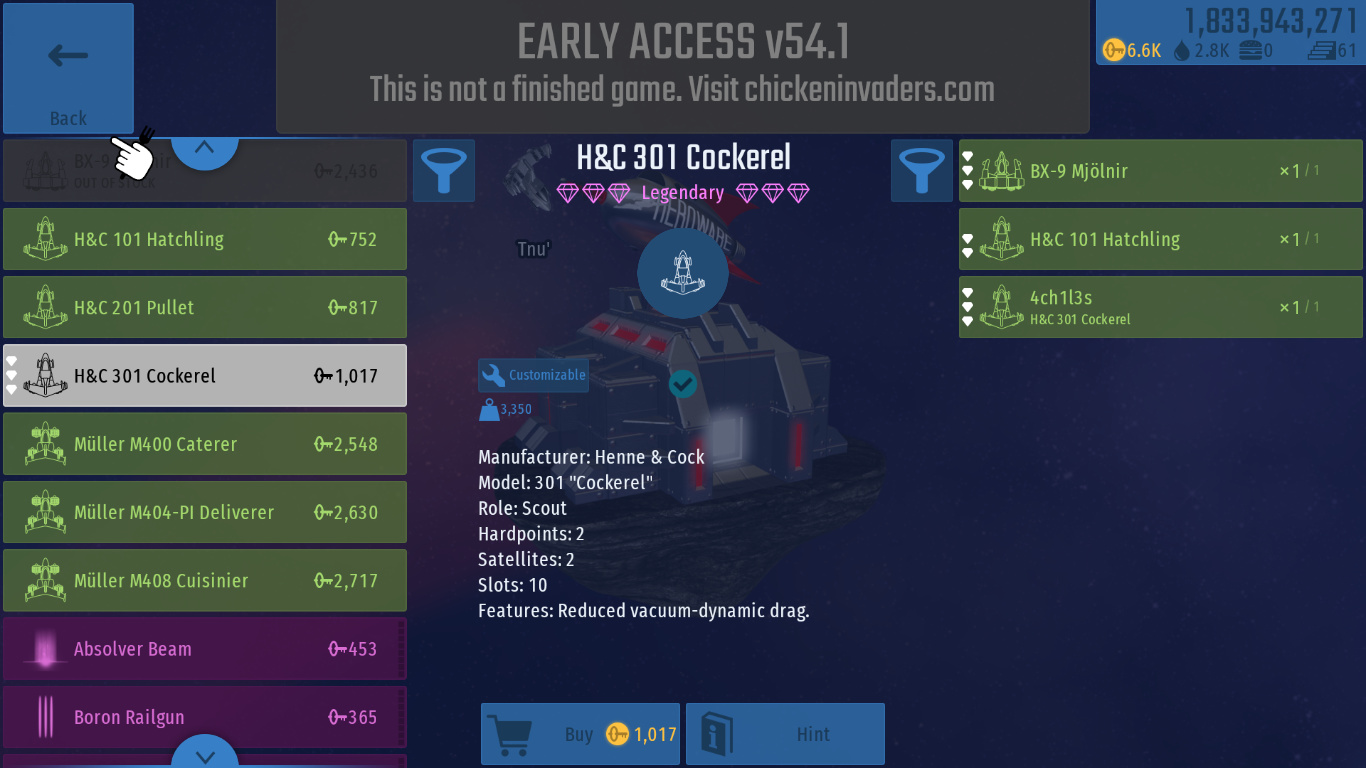Open the owned fleet filter funnel

pos(922,170)
